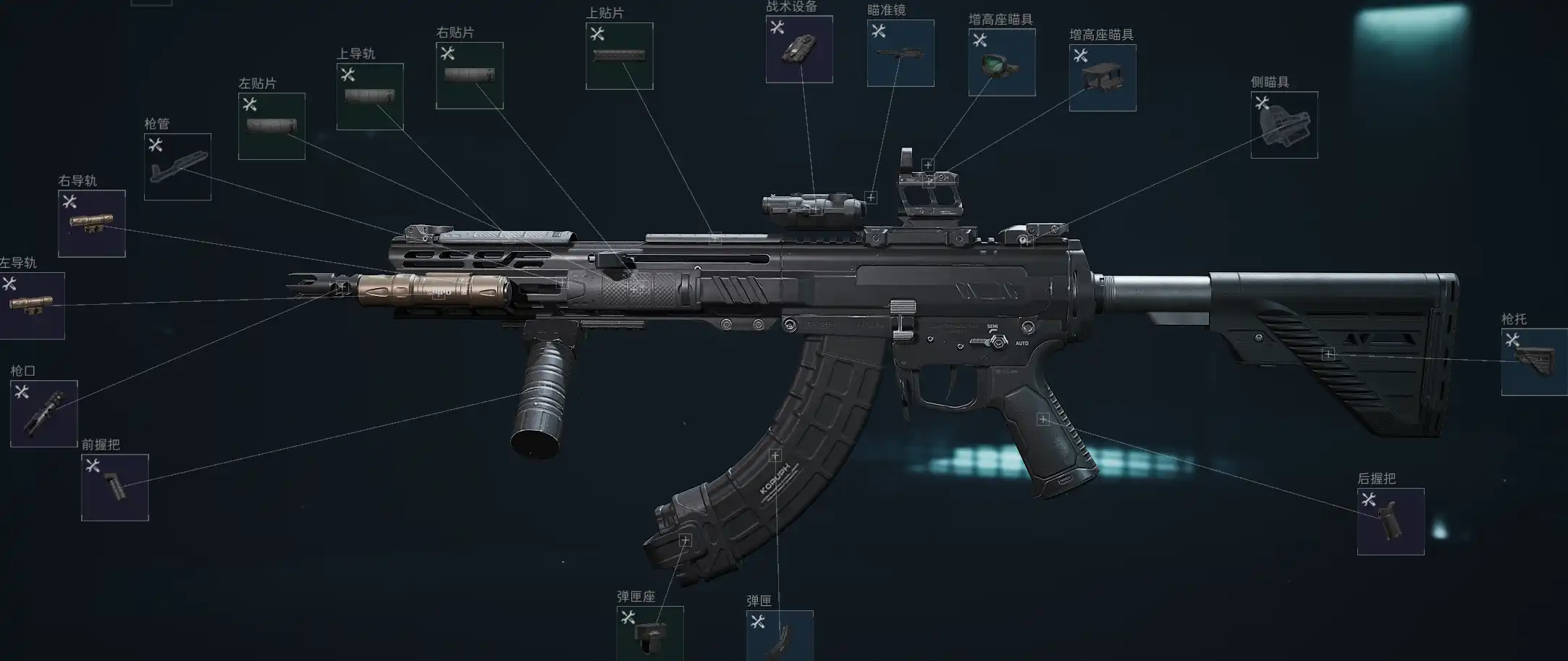Select the 上导轨 top rail slot
1568x661 pixels.
pos(370,96)
